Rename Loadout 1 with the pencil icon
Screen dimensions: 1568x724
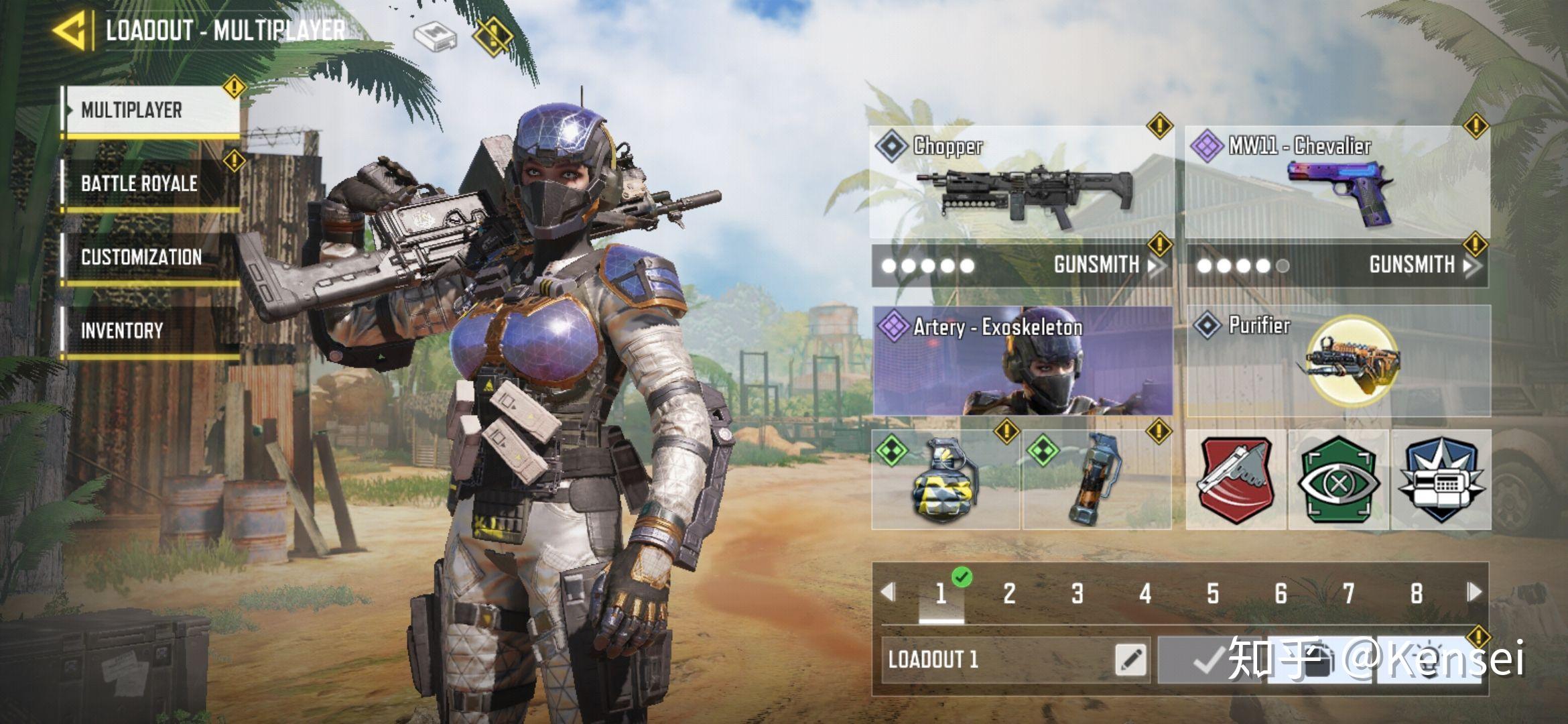[x=1130, y=660]
